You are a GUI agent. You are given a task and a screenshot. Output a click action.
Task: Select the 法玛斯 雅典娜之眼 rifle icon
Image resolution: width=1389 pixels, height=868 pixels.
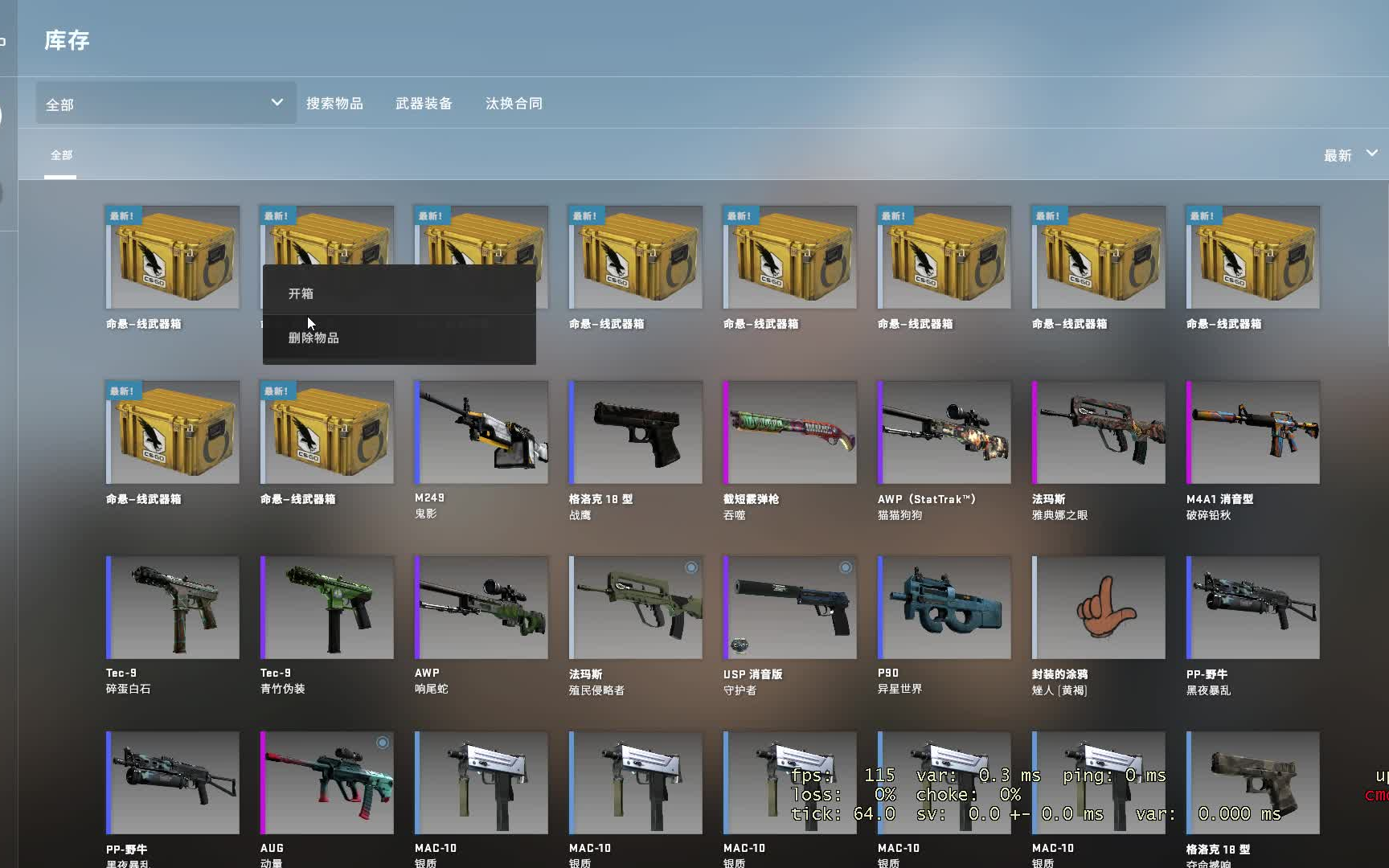click(1098, 432)
